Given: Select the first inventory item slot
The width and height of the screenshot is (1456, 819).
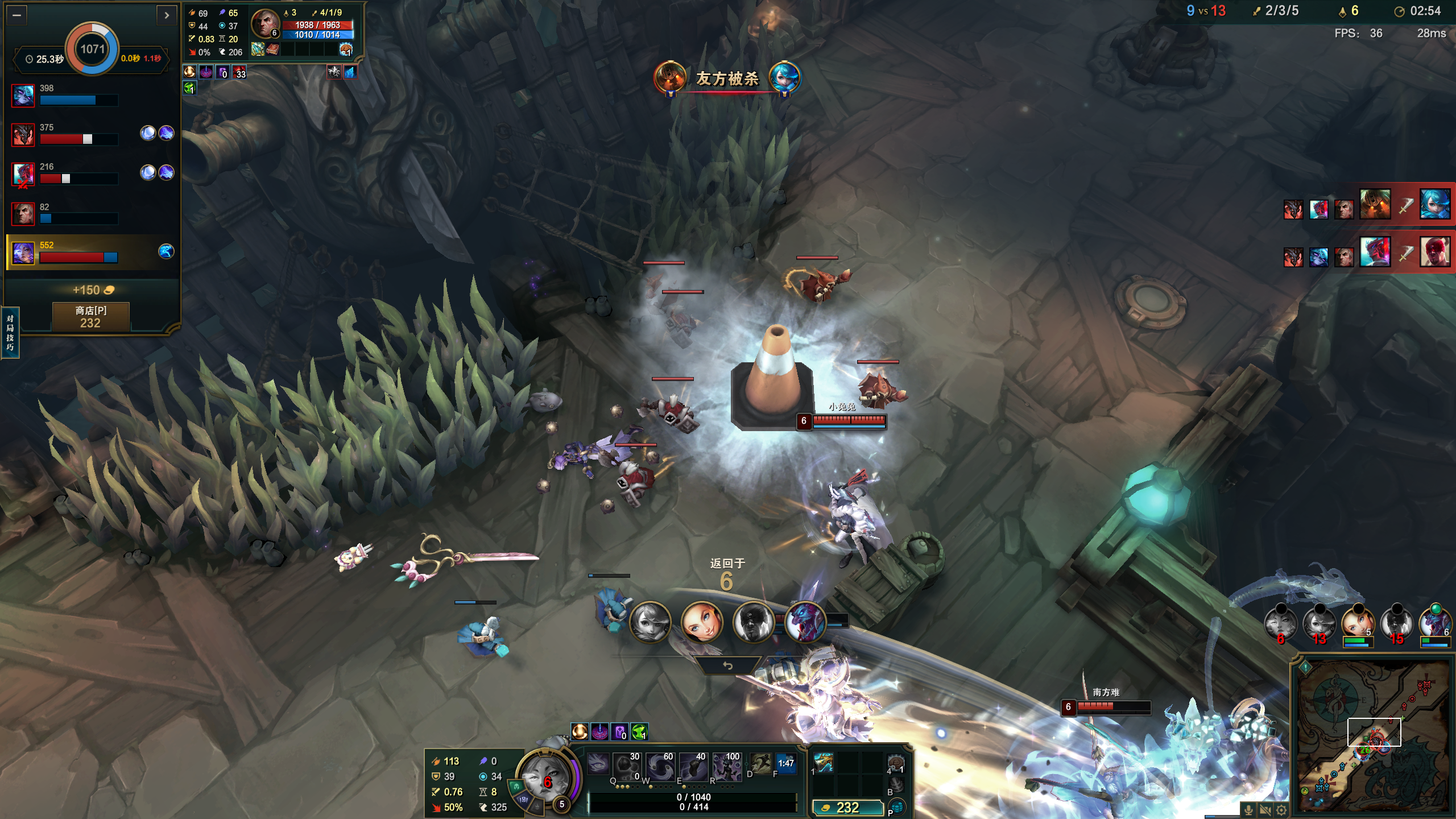Looking at the screenshot, I should click(x=823, y=762).
